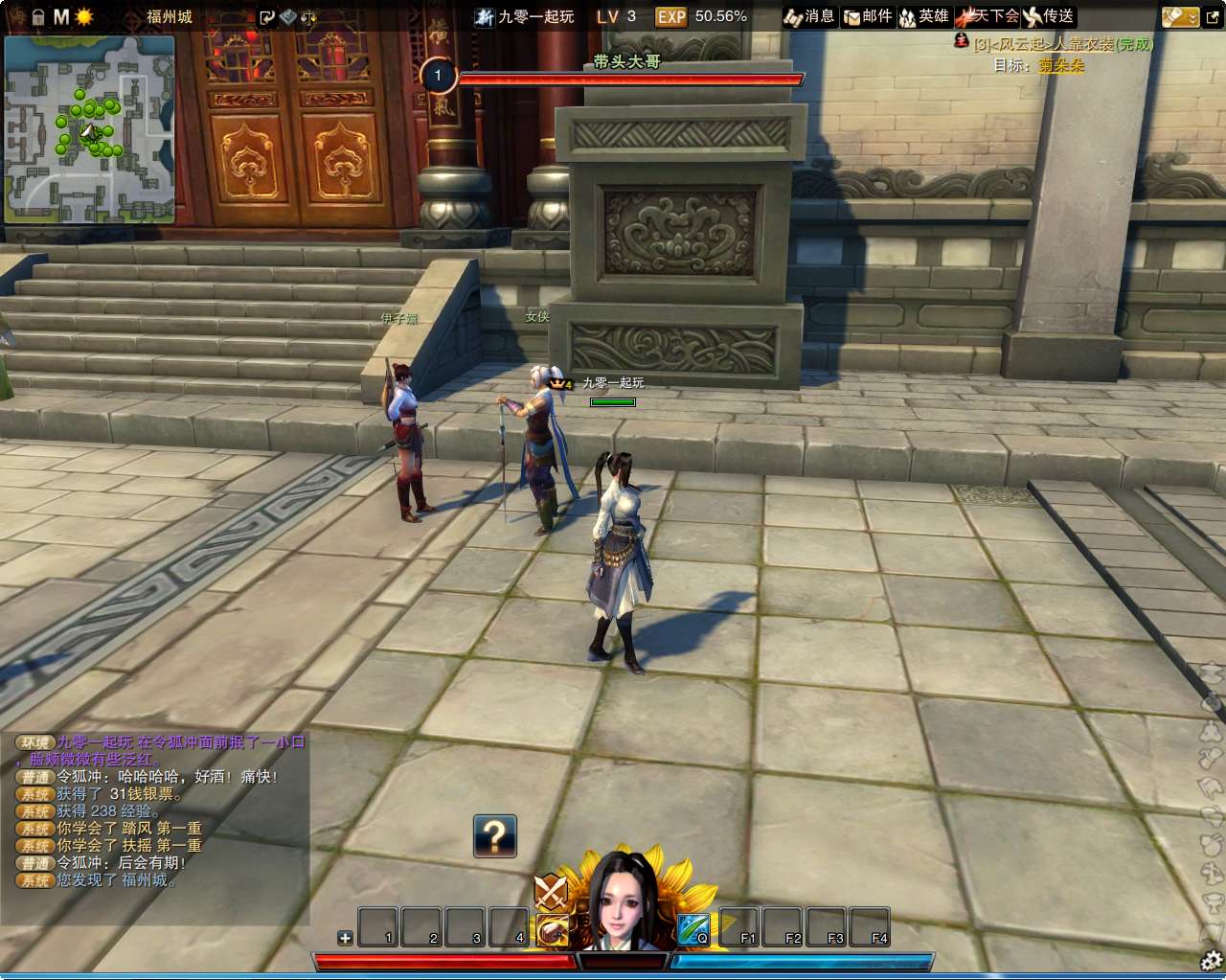Screen dimensions: 1226x980
Task: Click the 带头大哥 target name bar
Action: [626, 61]
